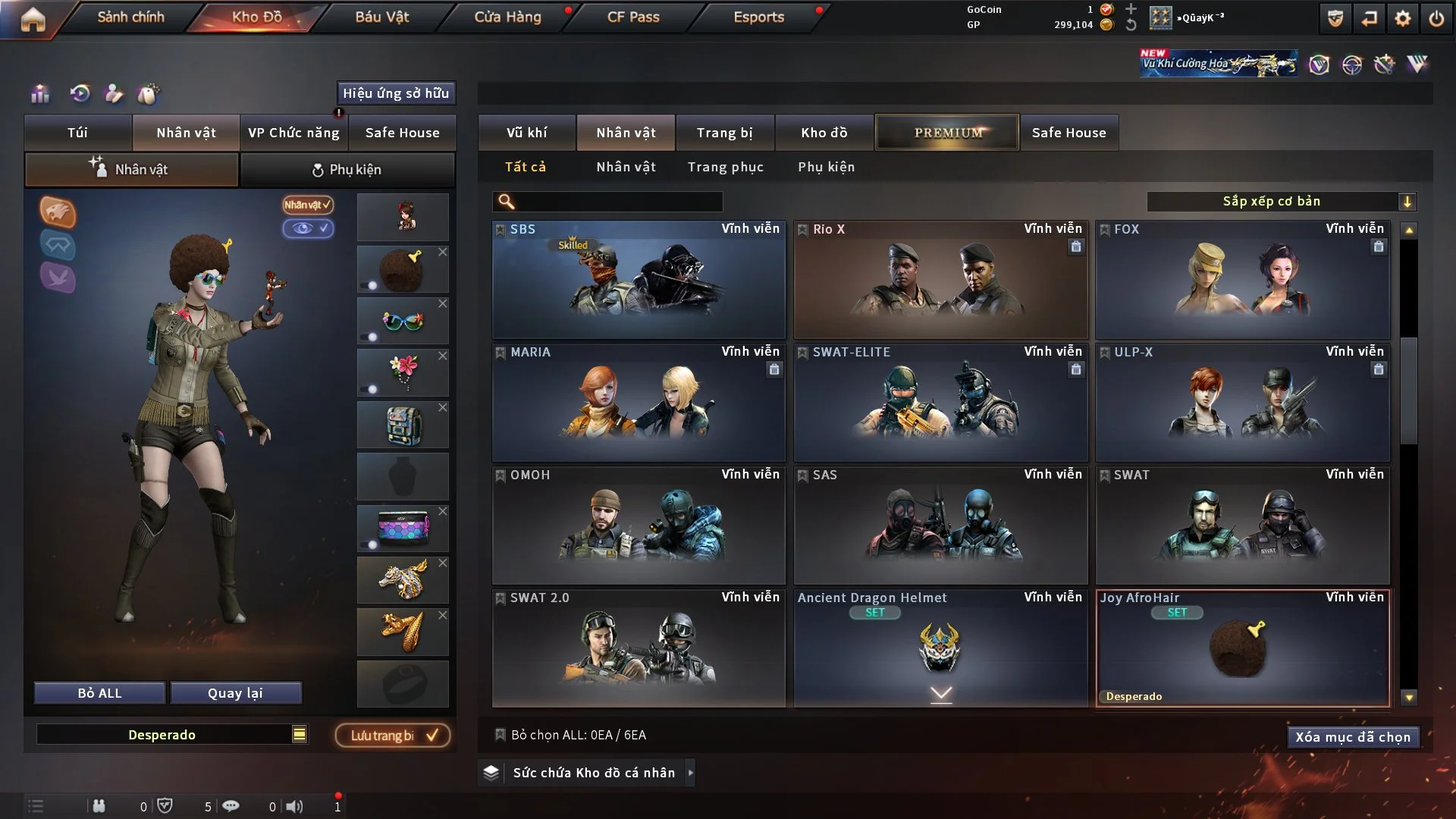The height and width of the screenshot is (819, 1456).
Task: Open the gear settings icon
Action: (x=1402, y=18)
